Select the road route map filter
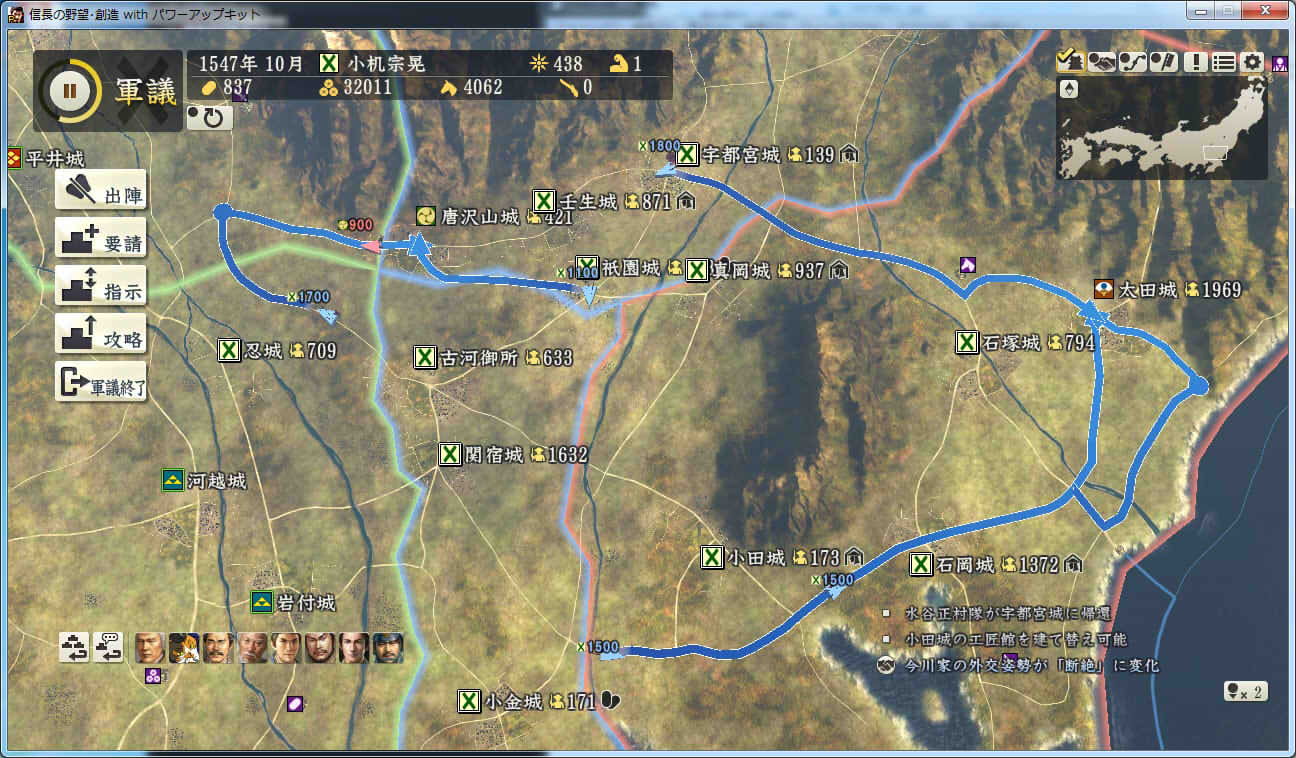Screen dimensions: 1296x758 tap(1132, 62)
